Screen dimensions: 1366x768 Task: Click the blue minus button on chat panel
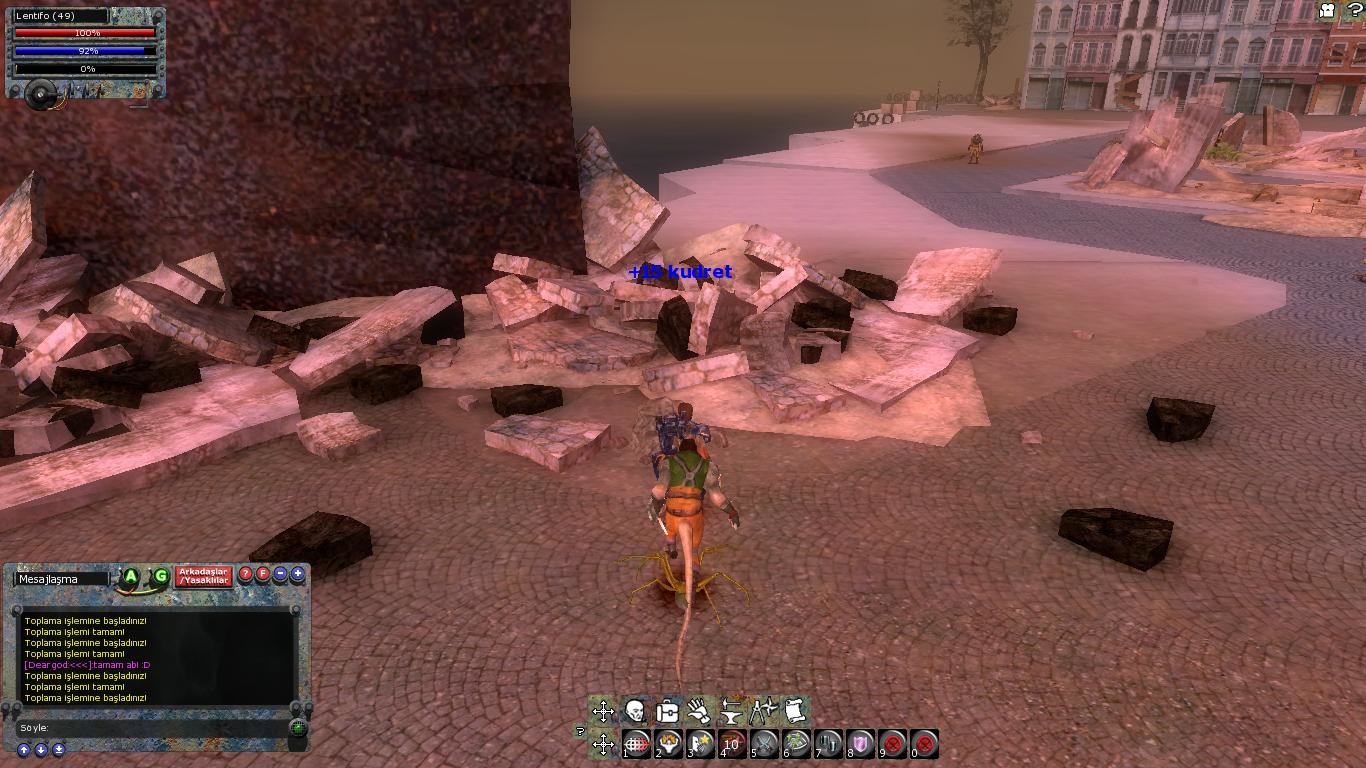pos(280,574)
